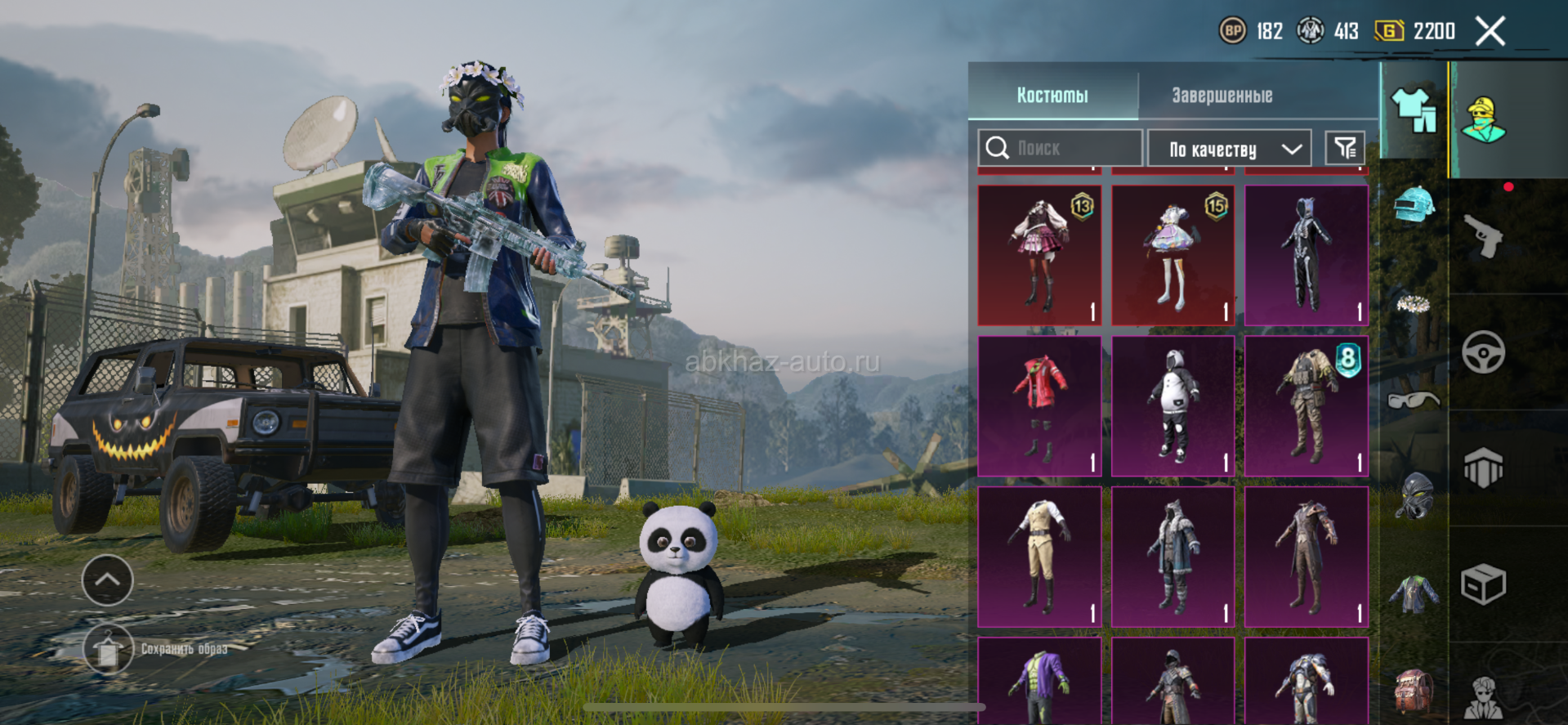
Task: Expand the round up-arrow button
Action: tap(108, 580)
